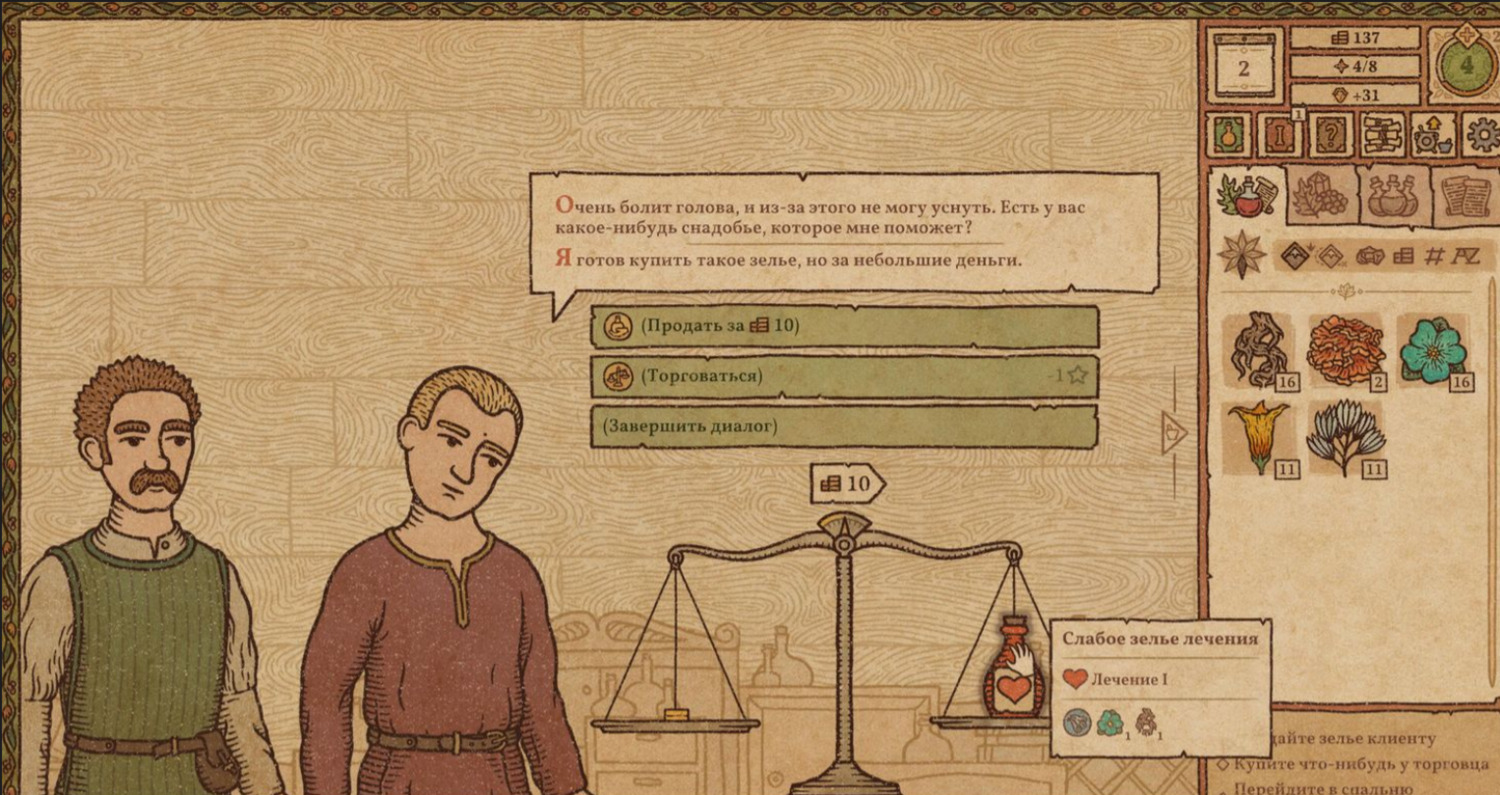Open the stacked scrolls icon
Screen dimensions: 1500x795
[x=1383, y=135]
